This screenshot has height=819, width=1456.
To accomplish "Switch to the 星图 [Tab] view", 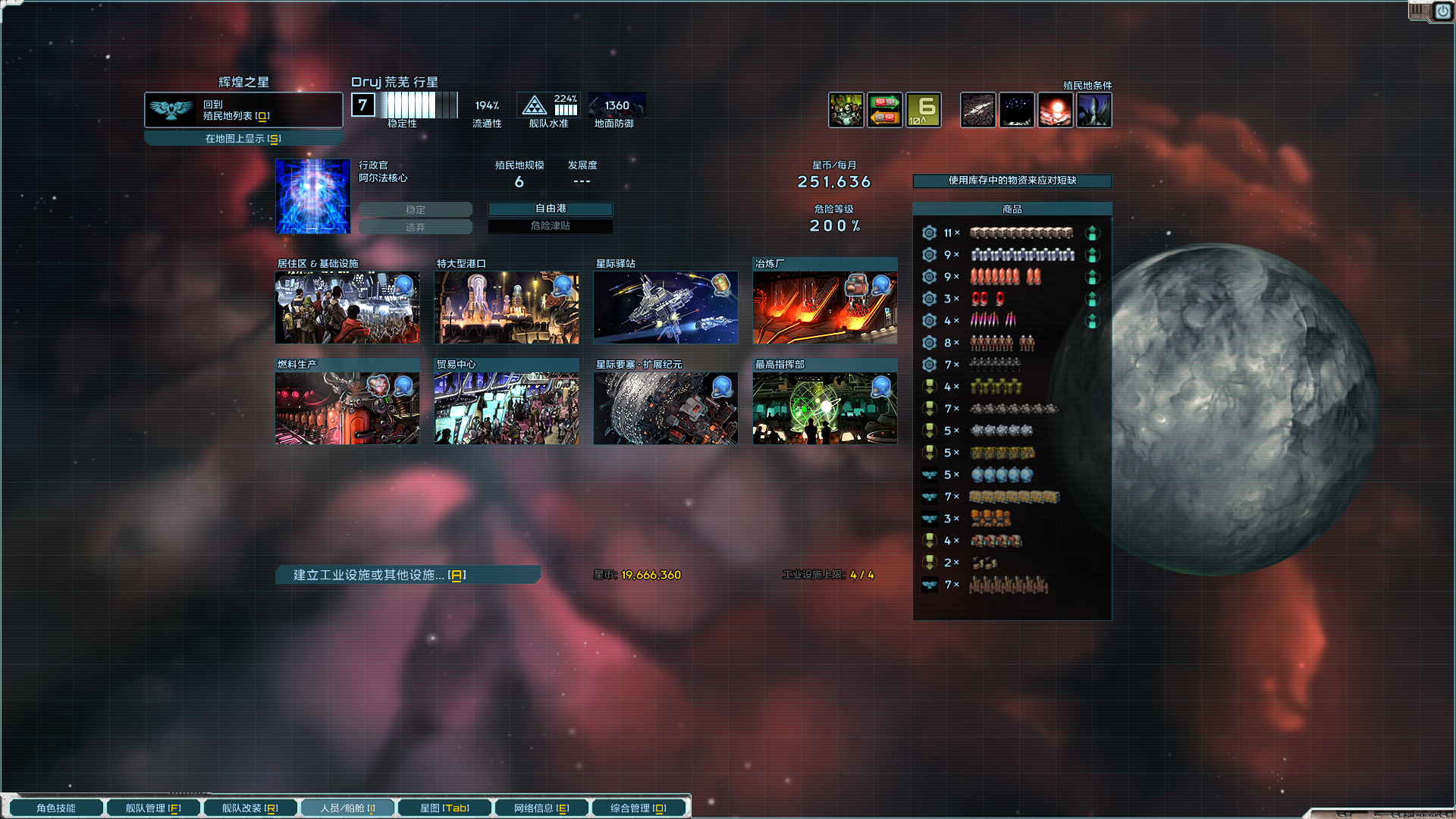I will click(x=444, y=808).
